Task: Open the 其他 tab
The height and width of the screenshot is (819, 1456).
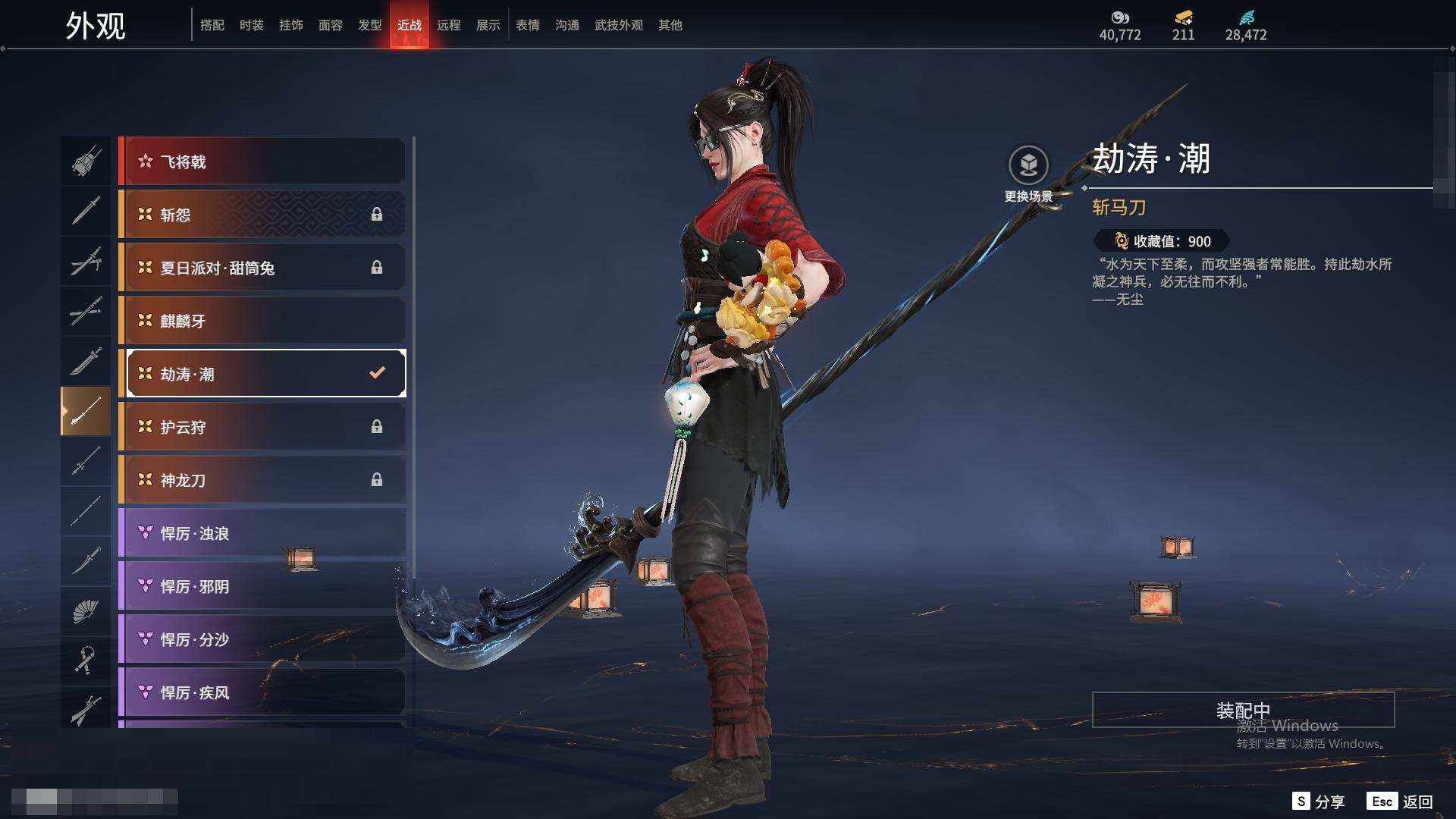Action: point(670,25)
